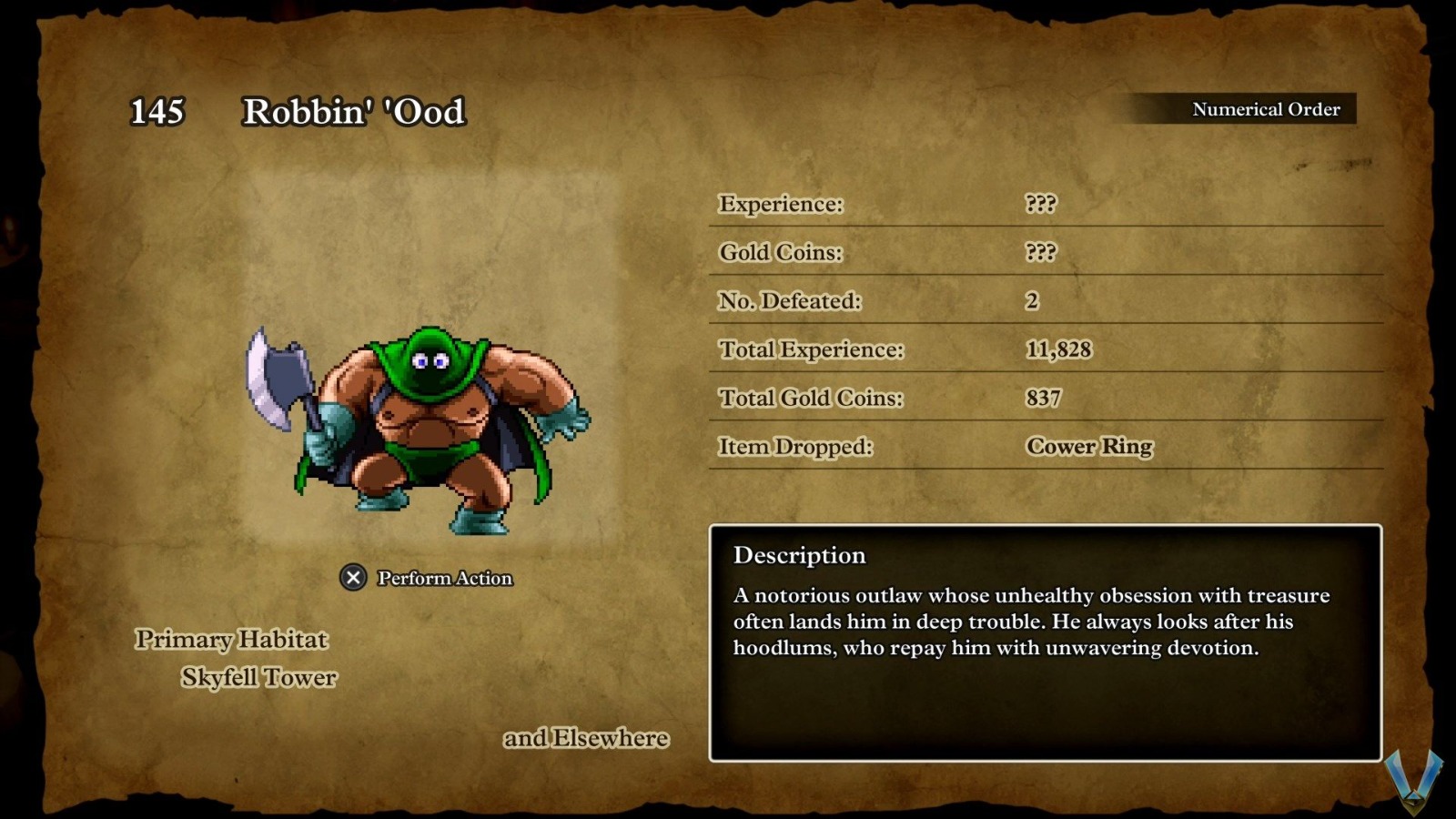The image size is (1456, 819).
Task: Click the V logo watermark overlay
Action: click(x=1413, y=781)
